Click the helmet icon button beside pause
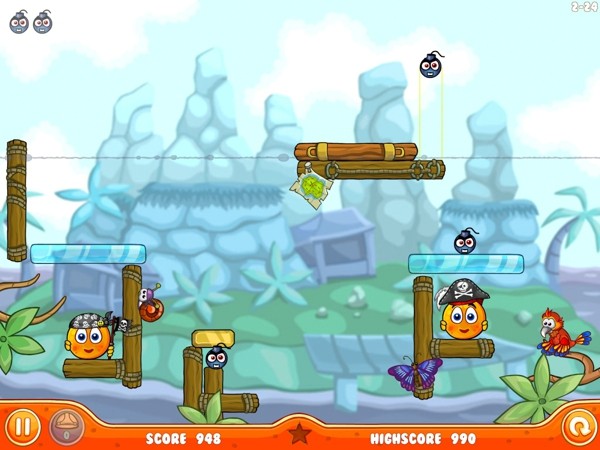 pos(66,428)
